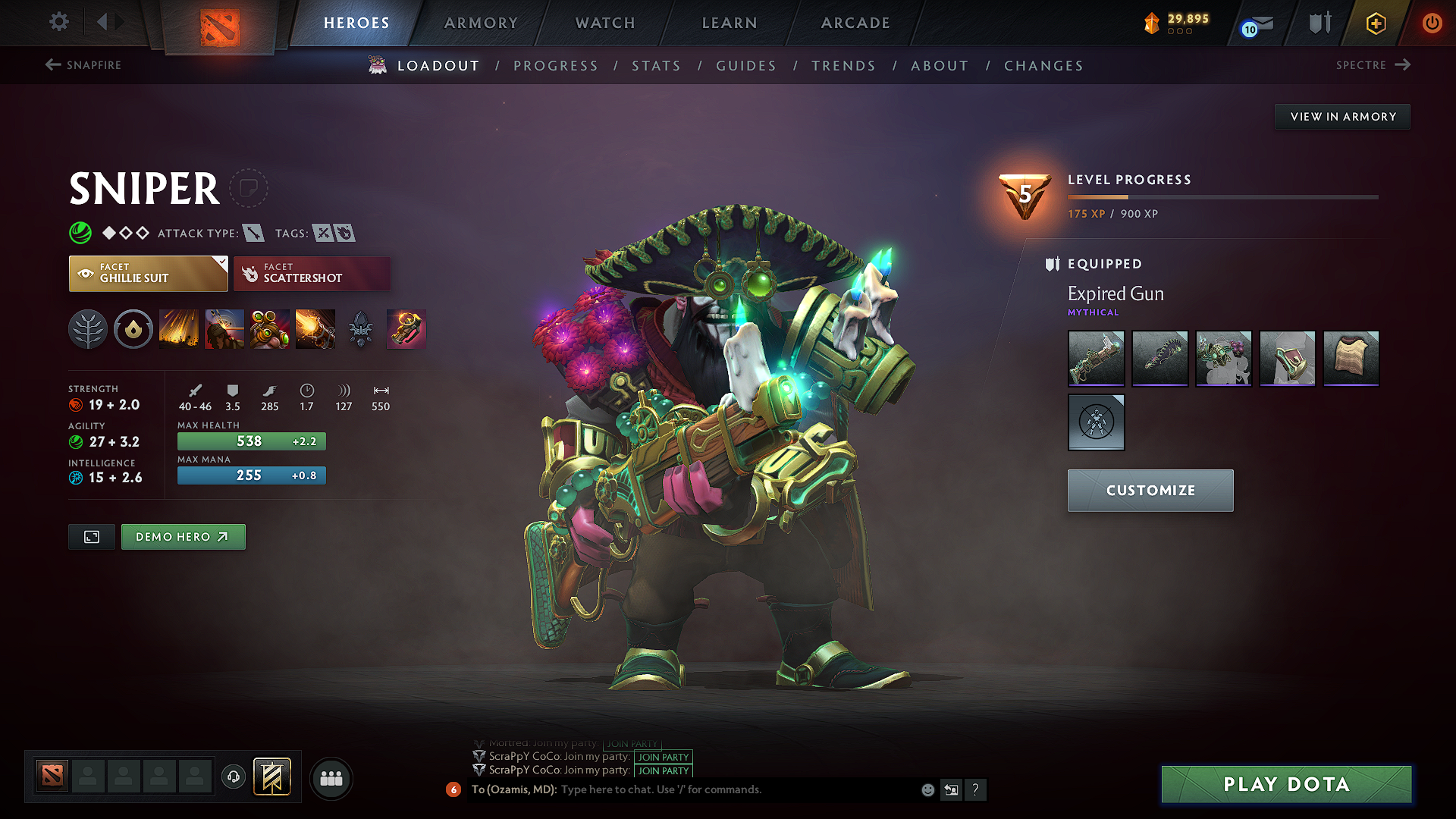1456x819 pixels.
Task: Click the DEMO HERO button
Action: point(183,536)
